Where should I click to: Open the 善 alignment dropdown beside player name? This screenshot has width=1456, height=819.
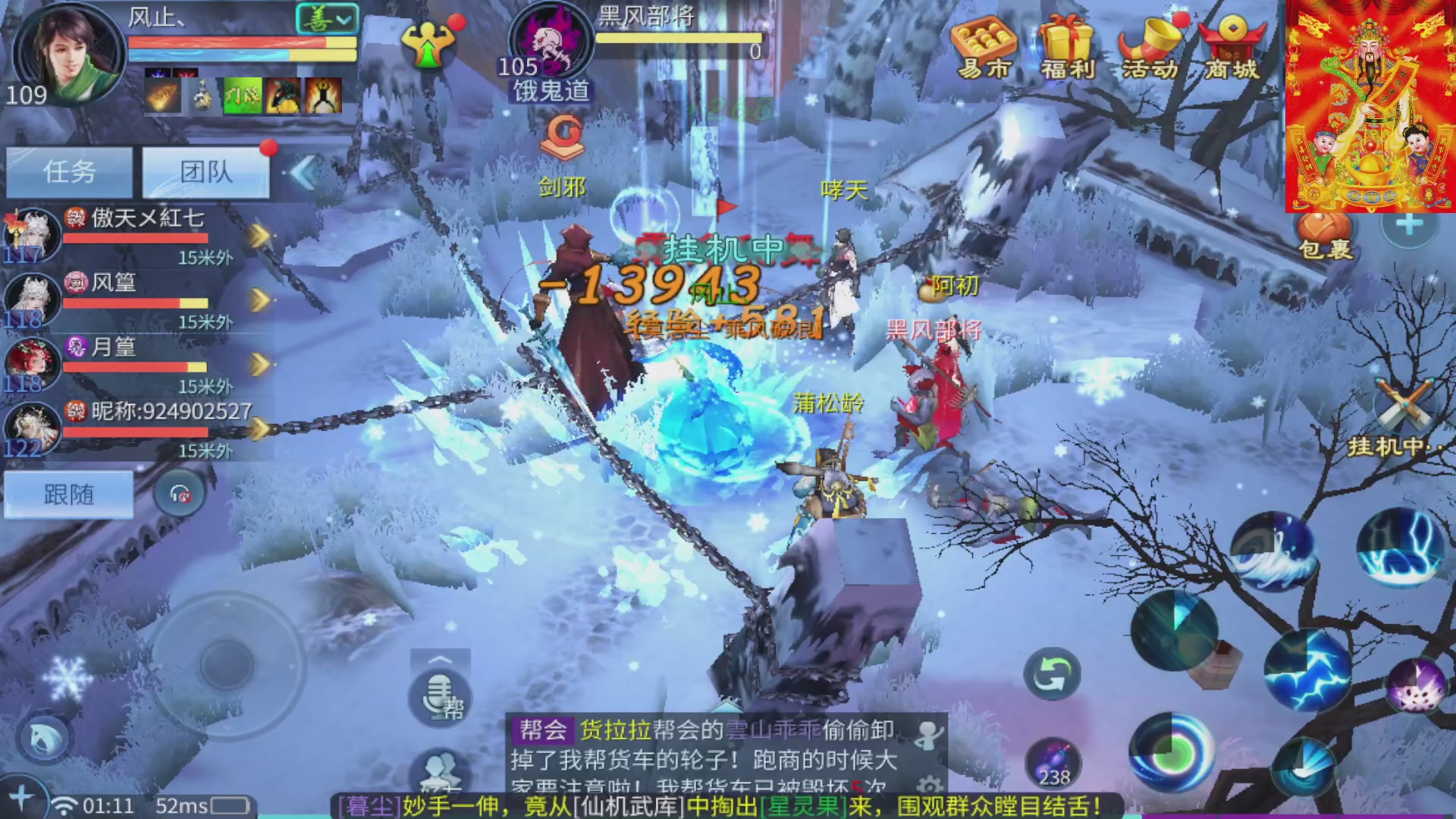click(x=326, y=17)
